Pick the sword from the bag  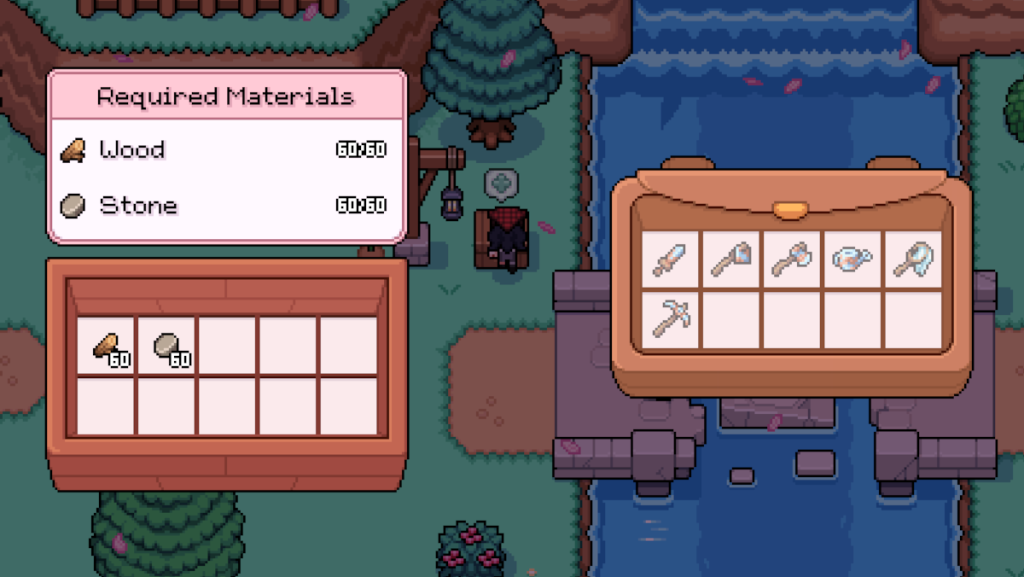669,260
